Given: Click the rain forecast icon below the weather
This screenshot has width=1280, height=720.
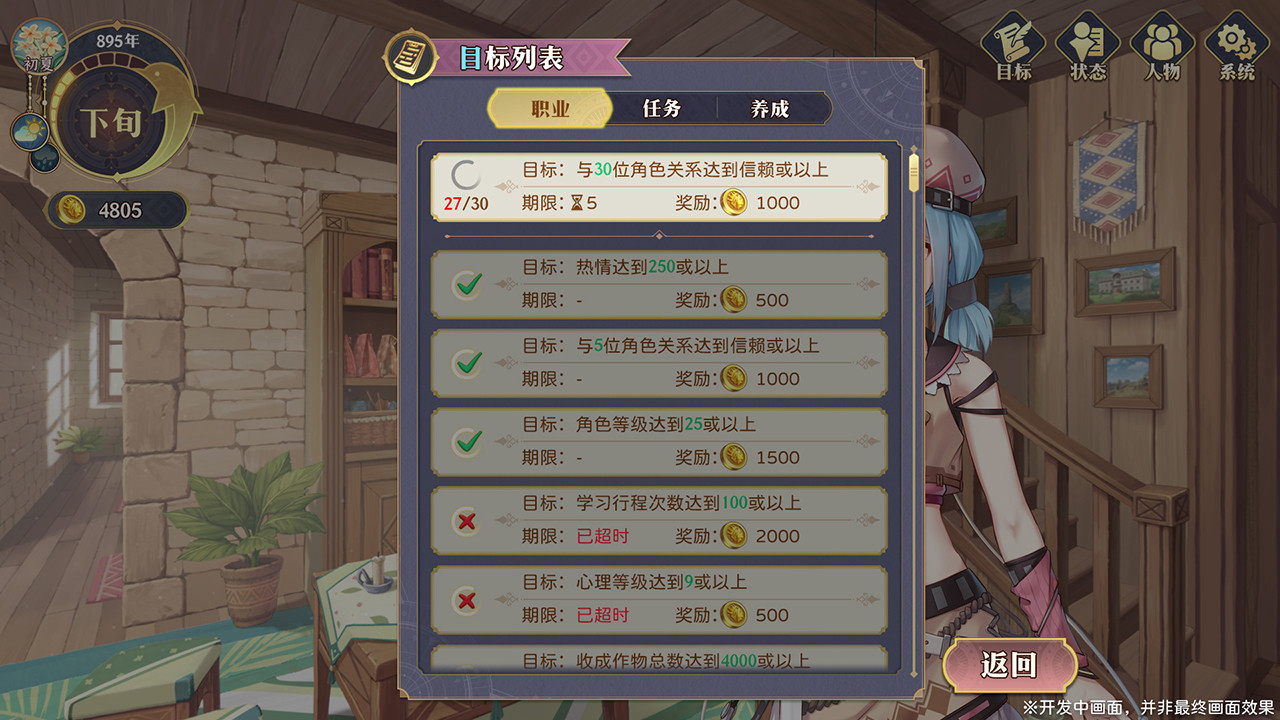Looking at the screenshot, I should pyautogui.click(x=48, y=160).
